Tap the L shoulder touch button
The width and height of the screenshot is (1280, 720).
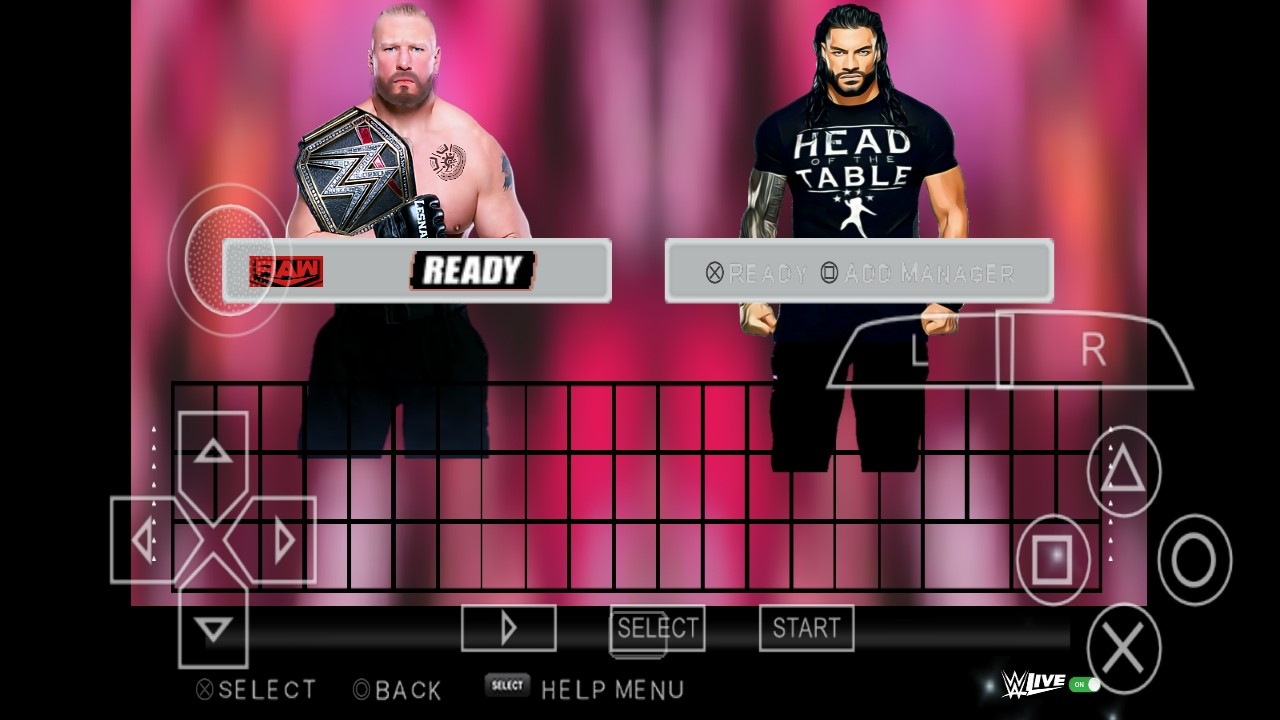click(x=920, y=351)
